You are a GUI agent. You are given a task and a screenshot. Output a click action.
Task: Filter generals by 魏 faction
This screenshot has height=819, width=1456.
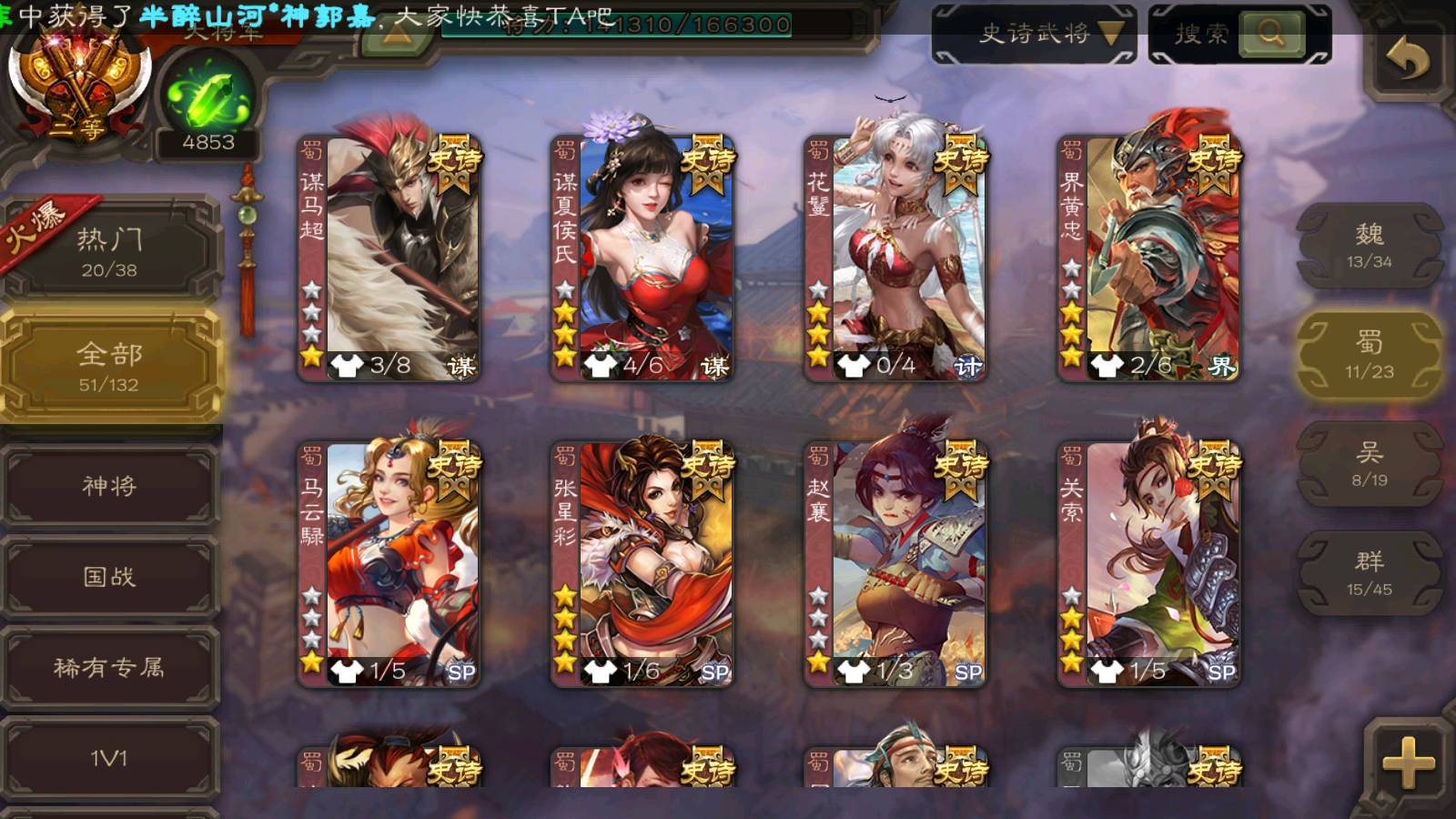(x=1369, y=246)
